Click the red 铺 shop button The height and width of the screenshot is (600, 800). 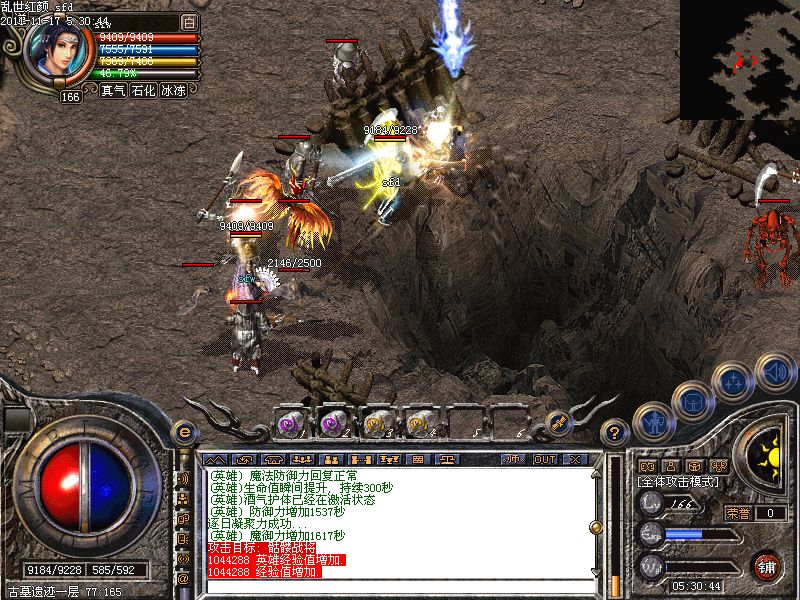(x=767, y=565)
